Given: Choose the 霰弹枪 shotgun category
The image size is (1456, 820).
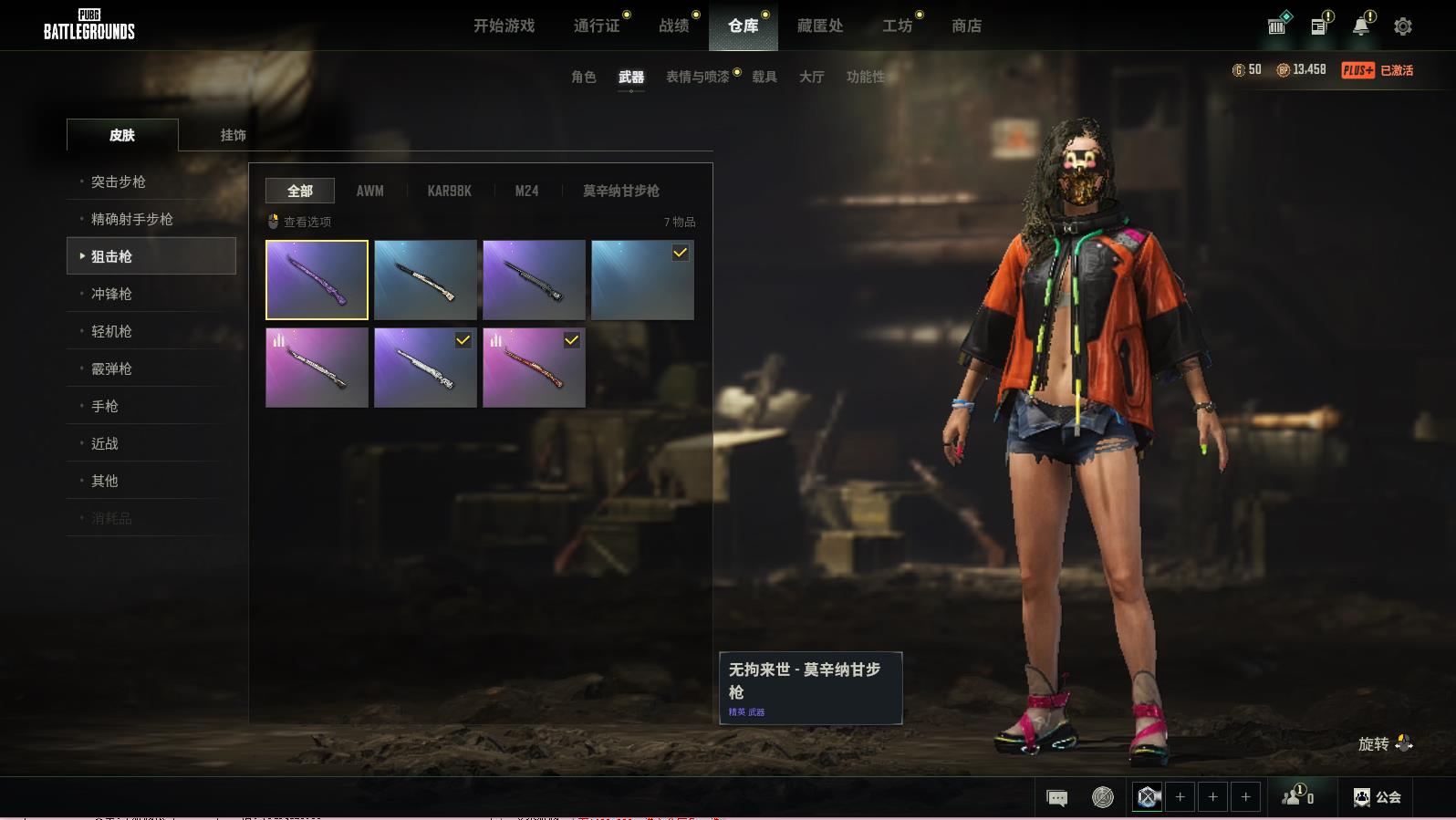Looking at the screenshot, I should coord(111,368).
